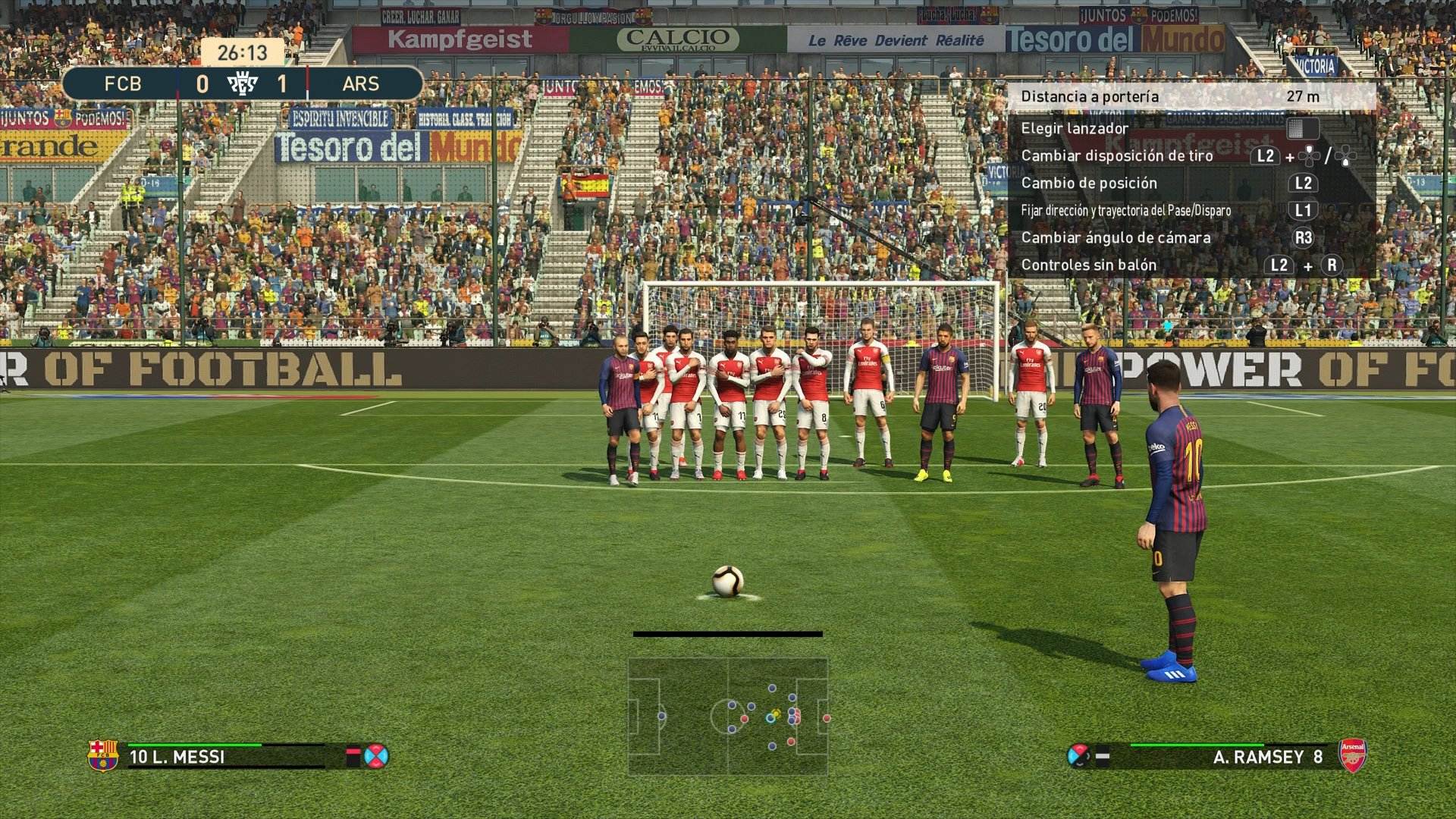Click Cambio de posición in the free kick menu
Viewport: 1456px width, 819px height.
(x=1090, y=184)
